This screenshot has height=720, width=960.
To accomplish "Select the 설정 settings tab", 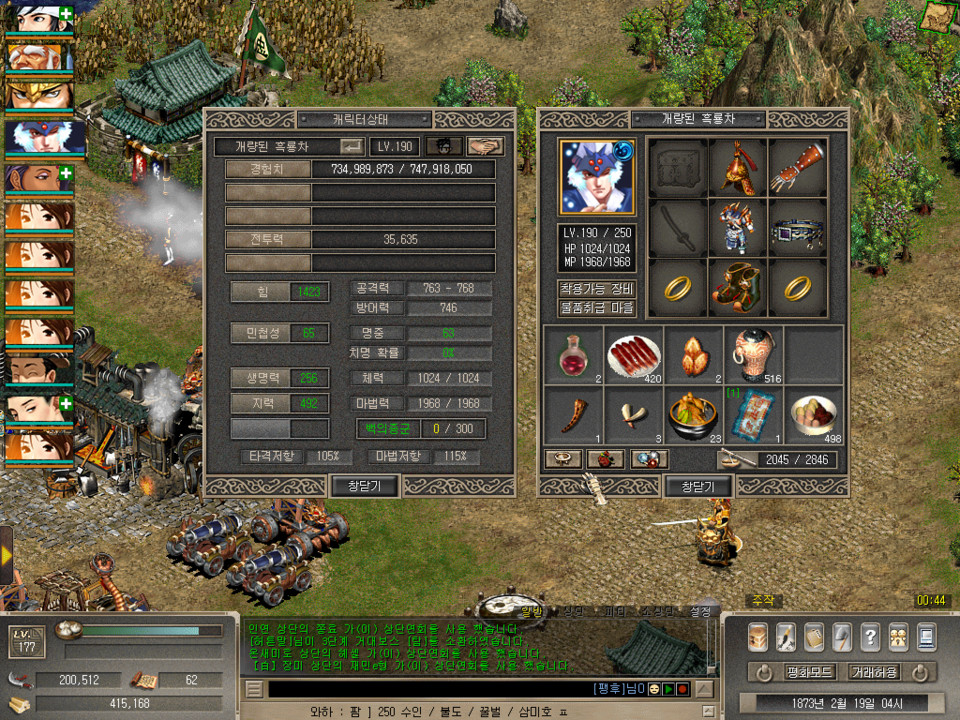I will pos(701,611).
